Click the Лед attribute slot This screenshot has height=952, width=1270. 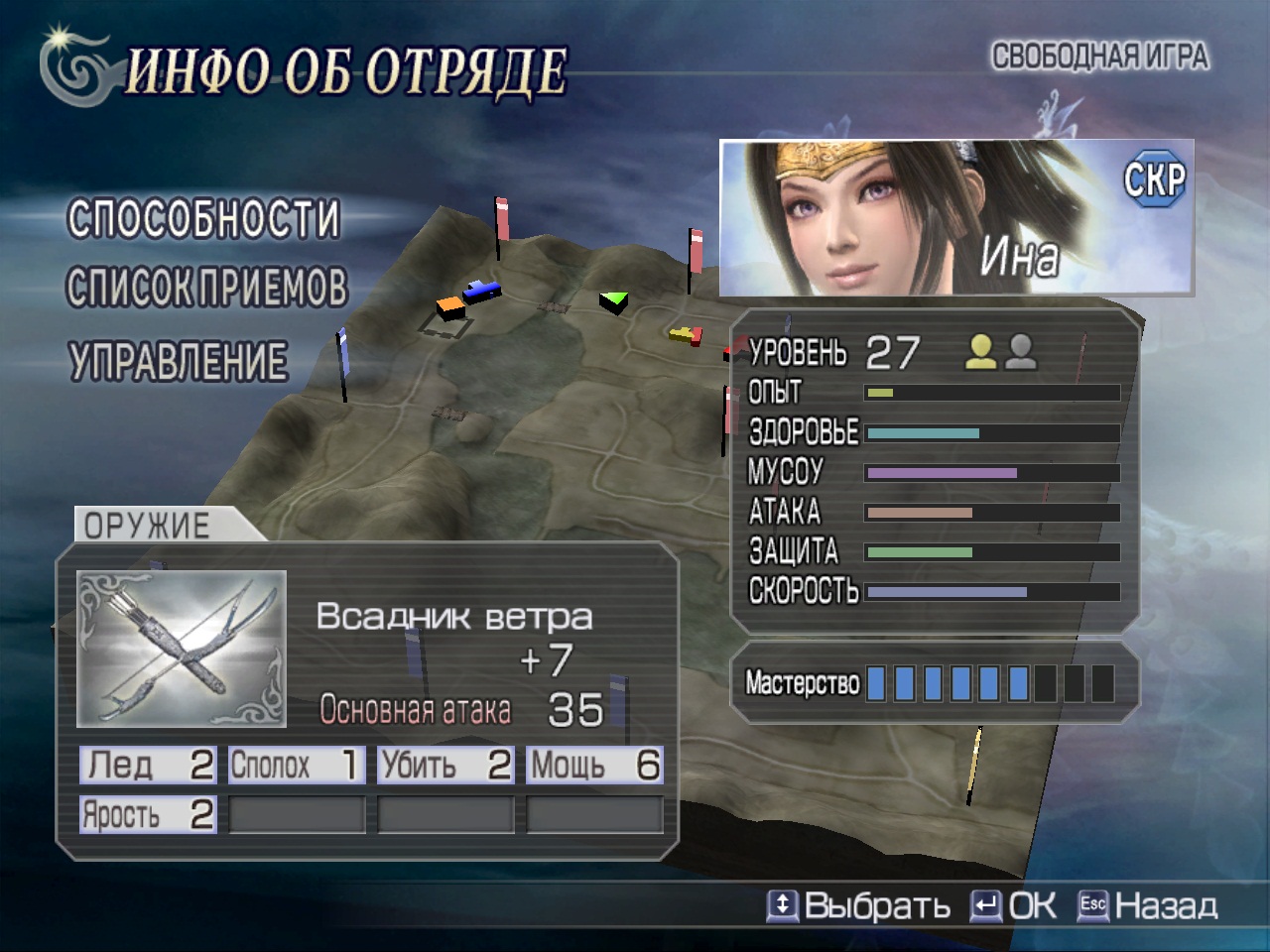pos(148,766)
